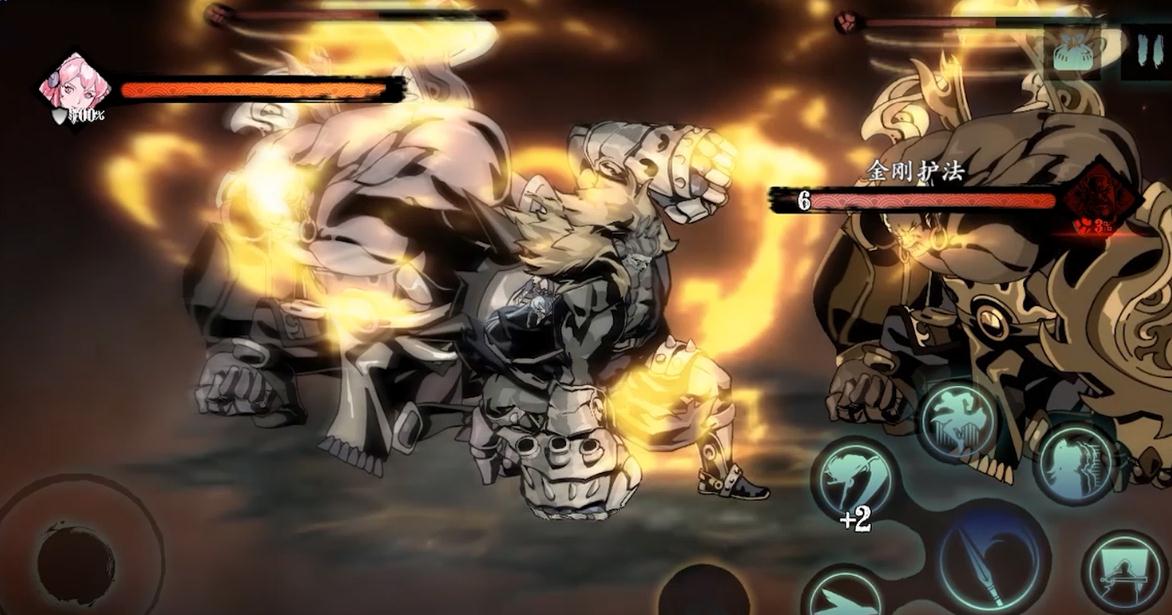
Task: Open the pouch bag icon
Action: click(x=1072, y=50)
